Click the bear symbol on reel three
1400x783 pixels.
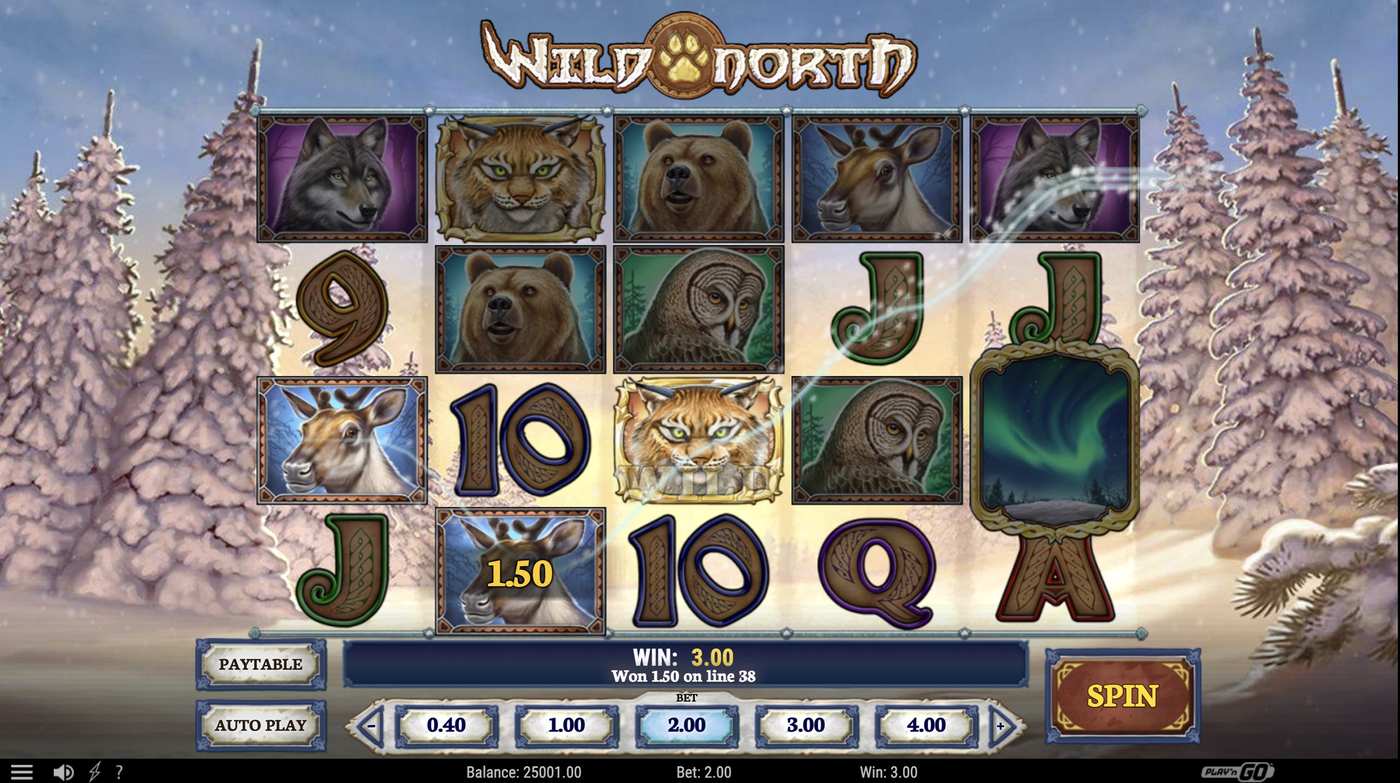tap(699, 178)
